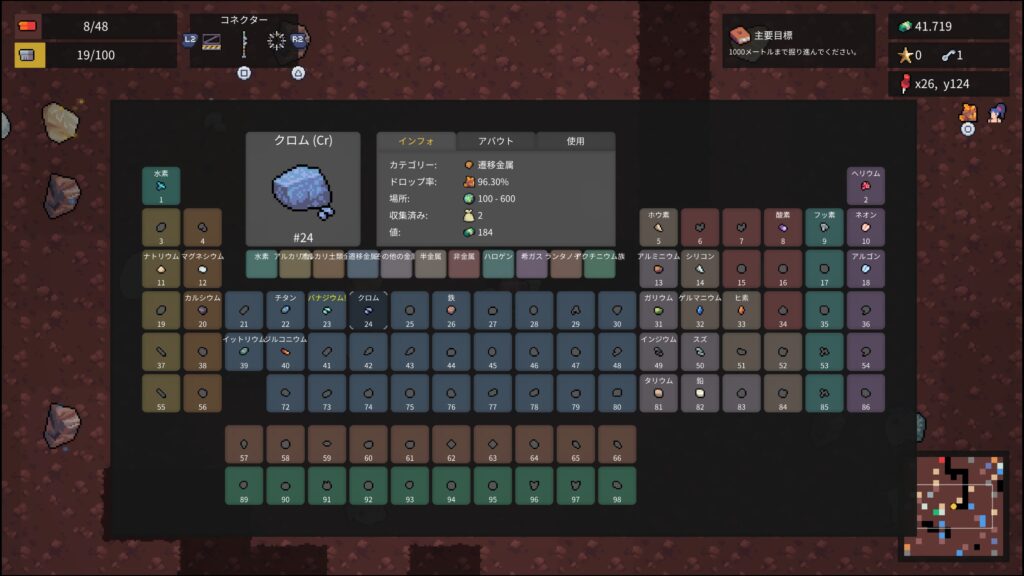Viewport: 1024px width, 576px height.
Task: Filter by the 非金属 category legend
Action: (464, 264)
